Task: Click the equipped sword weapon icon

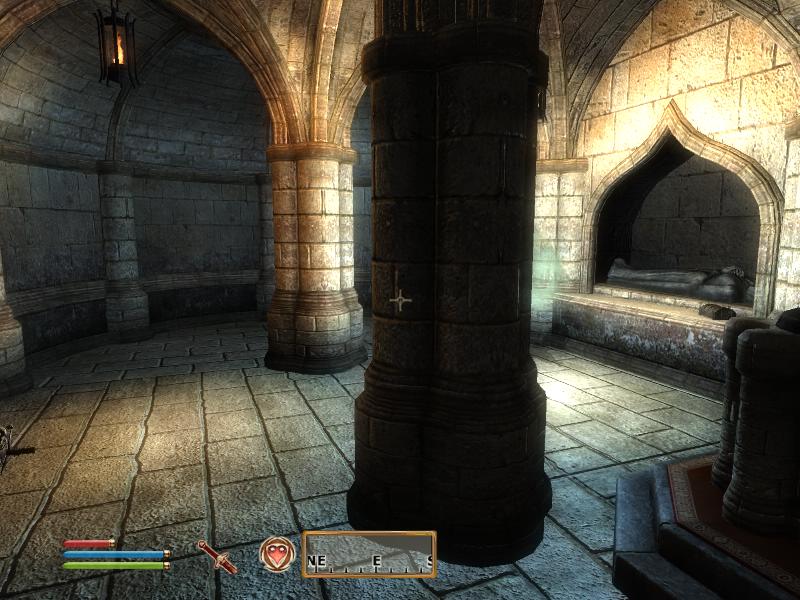Action: pos(216,556)
